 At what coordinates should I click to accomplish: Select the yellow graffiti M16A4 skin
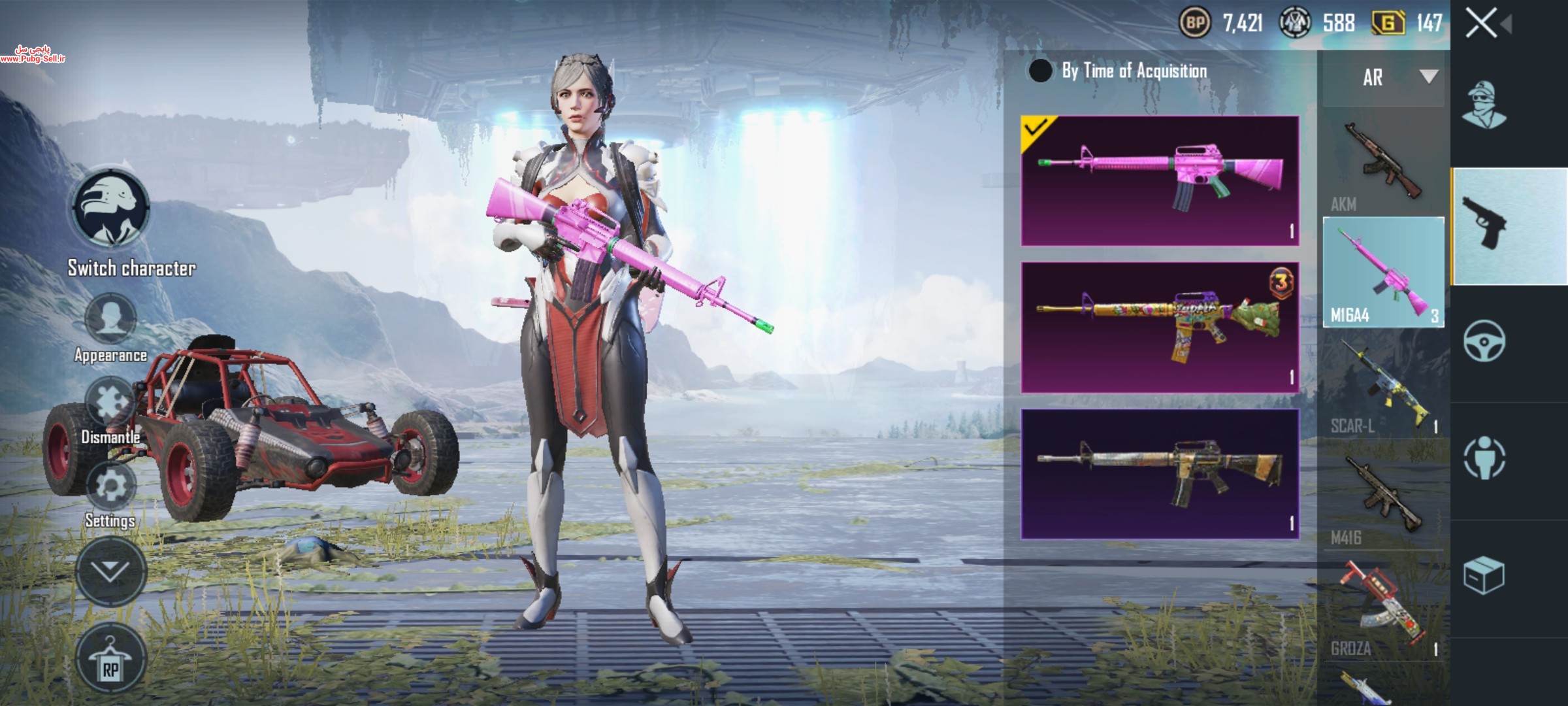1160,328
